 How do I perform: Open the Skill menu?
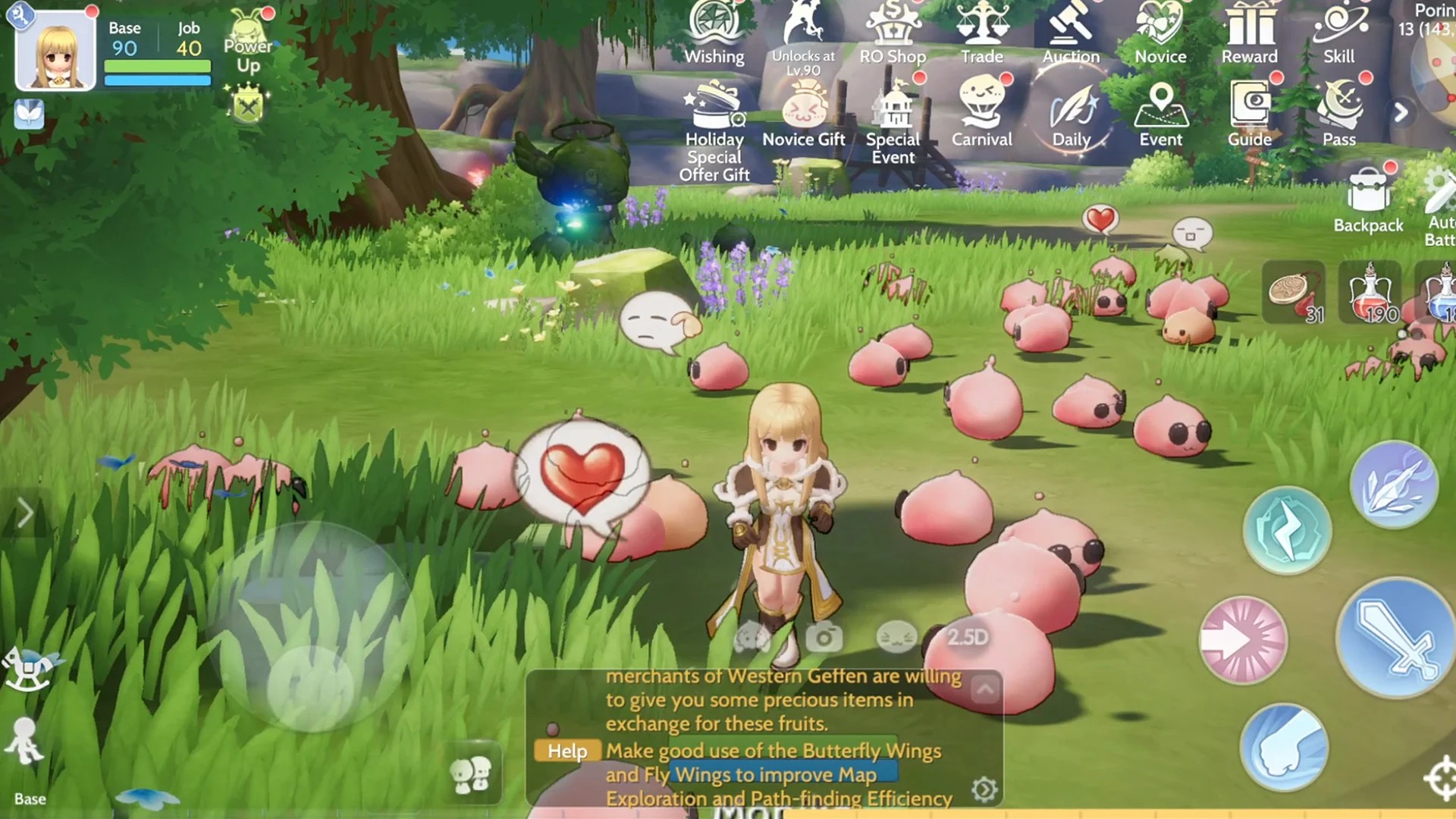[x=1338, y=34]
